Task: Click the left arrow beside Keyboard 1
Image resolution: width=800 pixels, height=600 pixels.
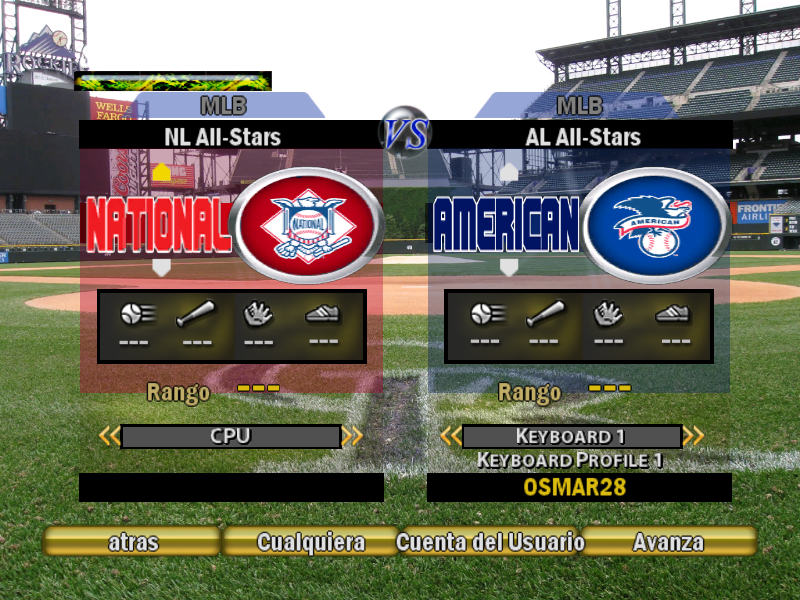Action: tap(451, 436)
